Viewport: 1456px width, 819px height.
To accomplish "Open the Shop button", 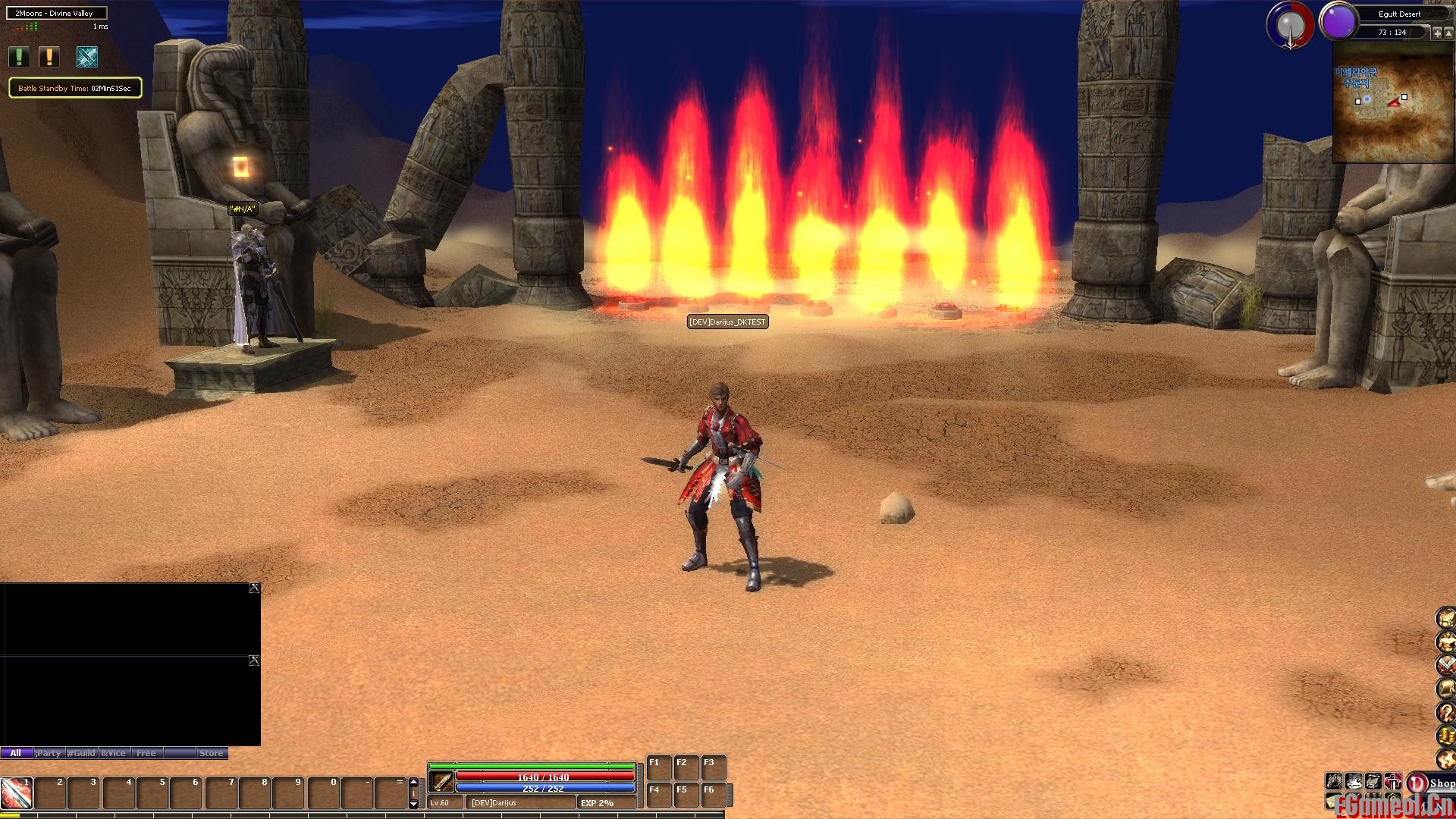I will pos(1432,783).
